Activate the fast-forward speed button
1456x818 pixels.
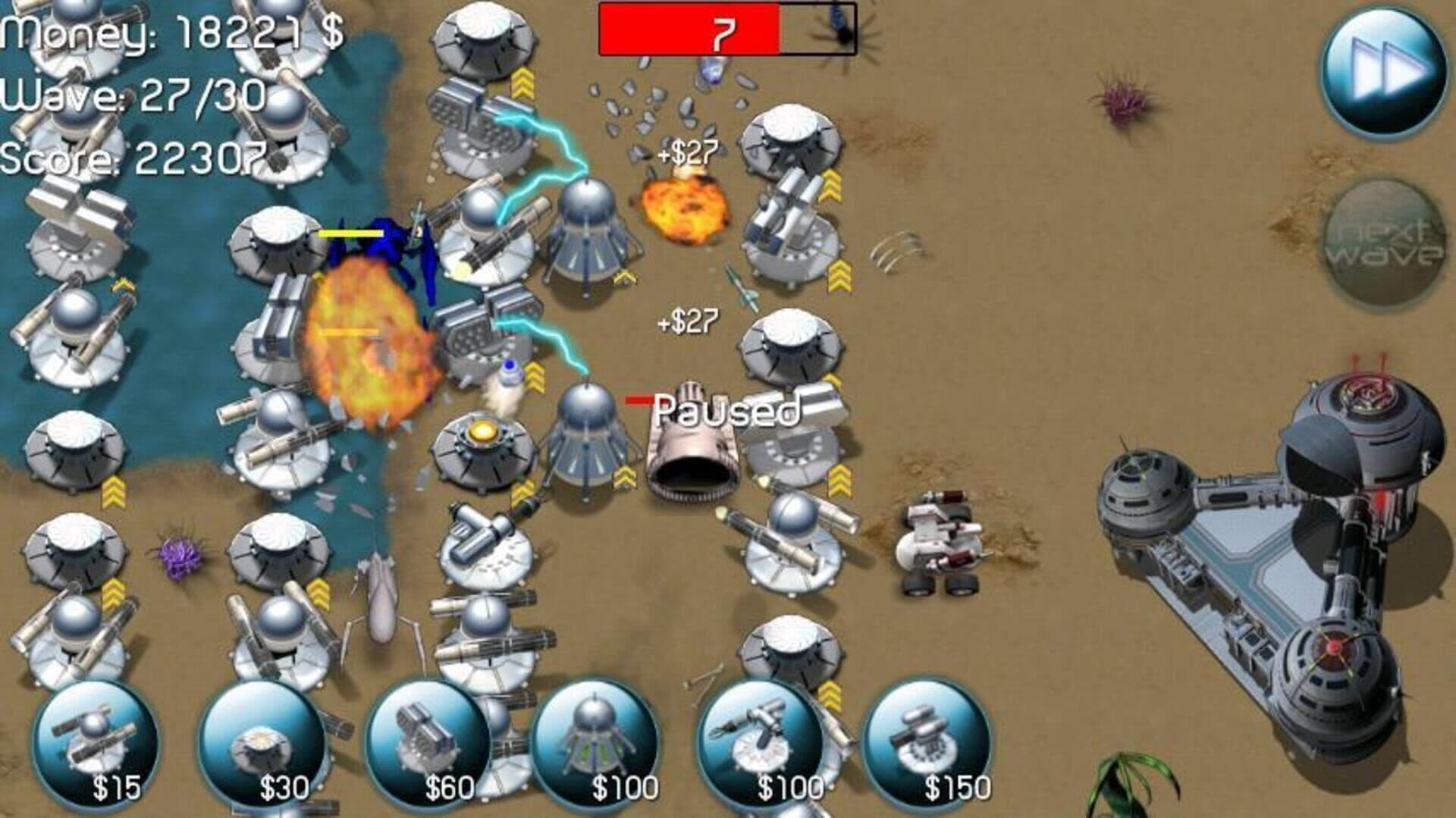1384,72
